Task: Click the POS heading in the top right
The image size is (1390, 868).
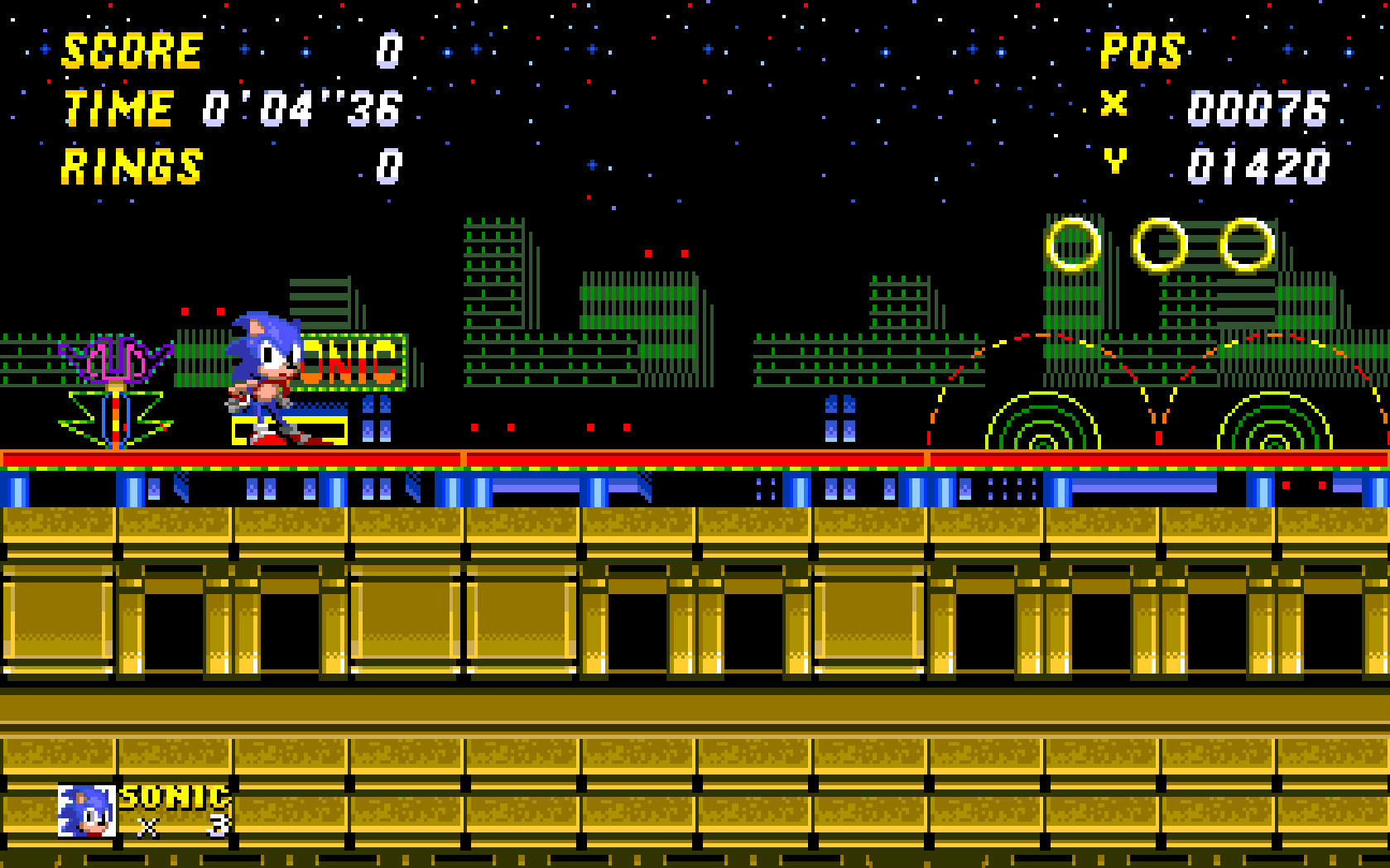Action: click(x=1142, y=52)
